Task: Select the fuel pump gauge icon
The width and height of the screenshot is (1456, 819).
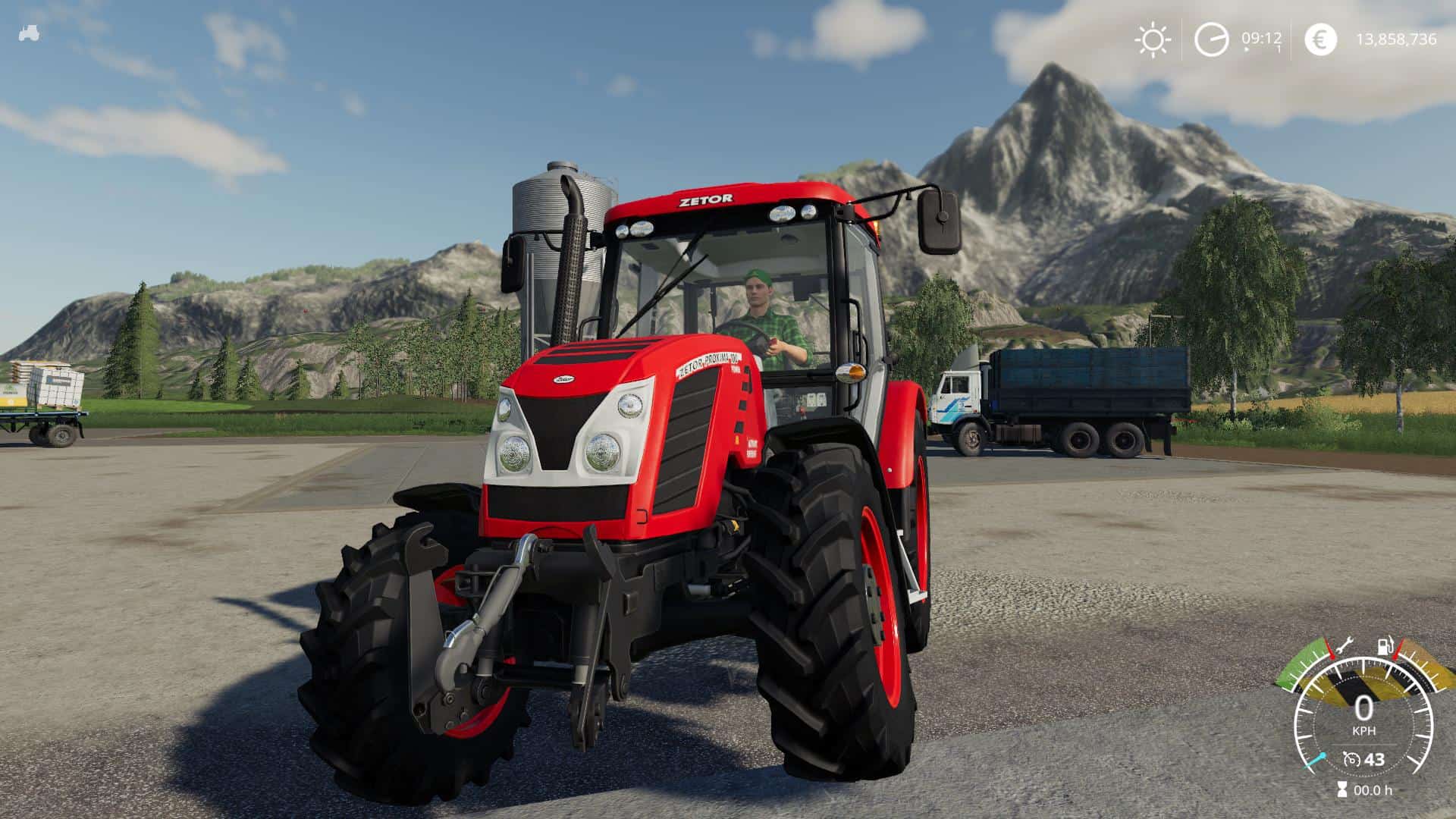Action: click(1384, 648)
